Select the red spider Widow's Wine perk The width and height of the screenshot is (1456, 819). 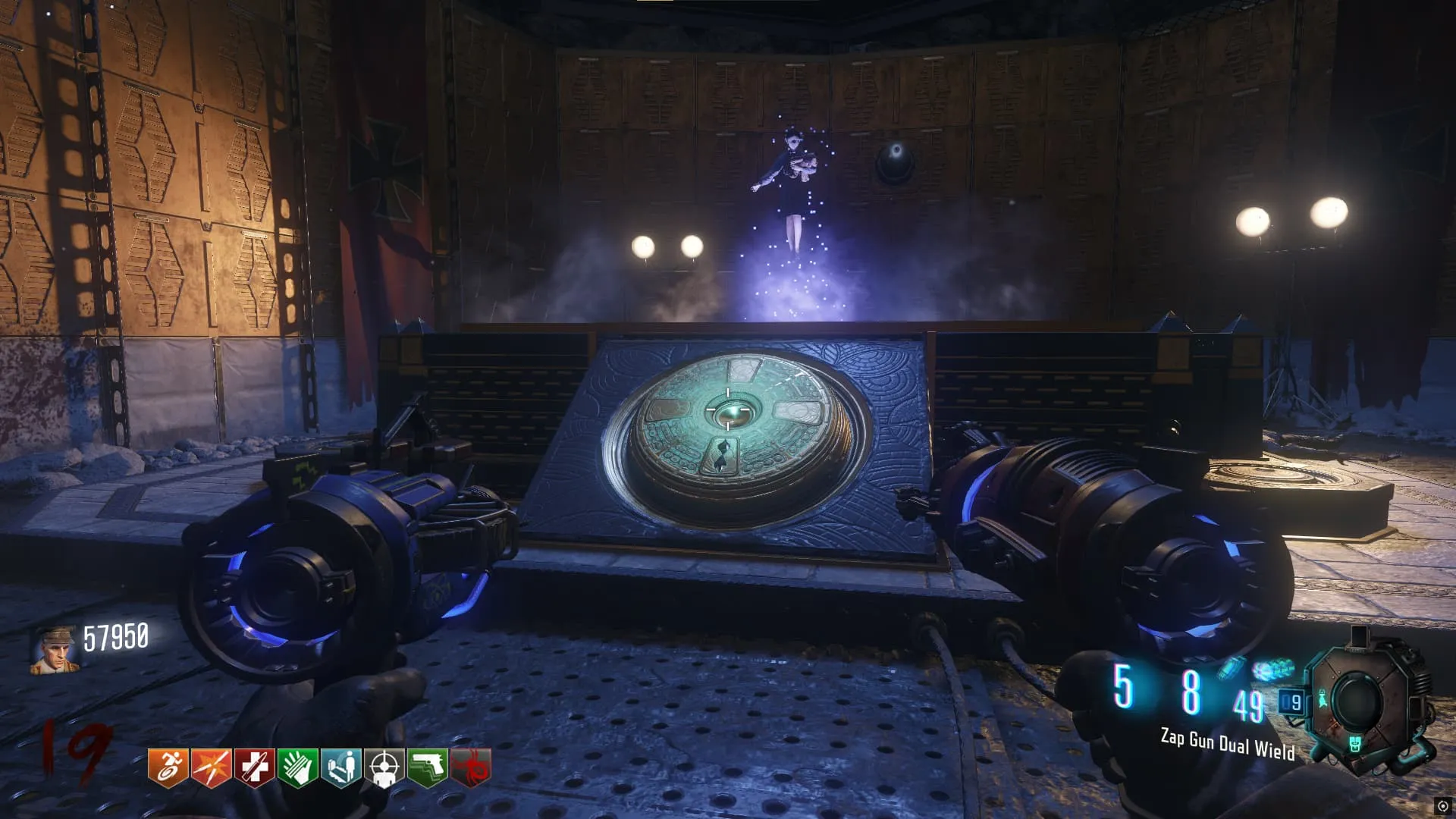pos(471,767)
